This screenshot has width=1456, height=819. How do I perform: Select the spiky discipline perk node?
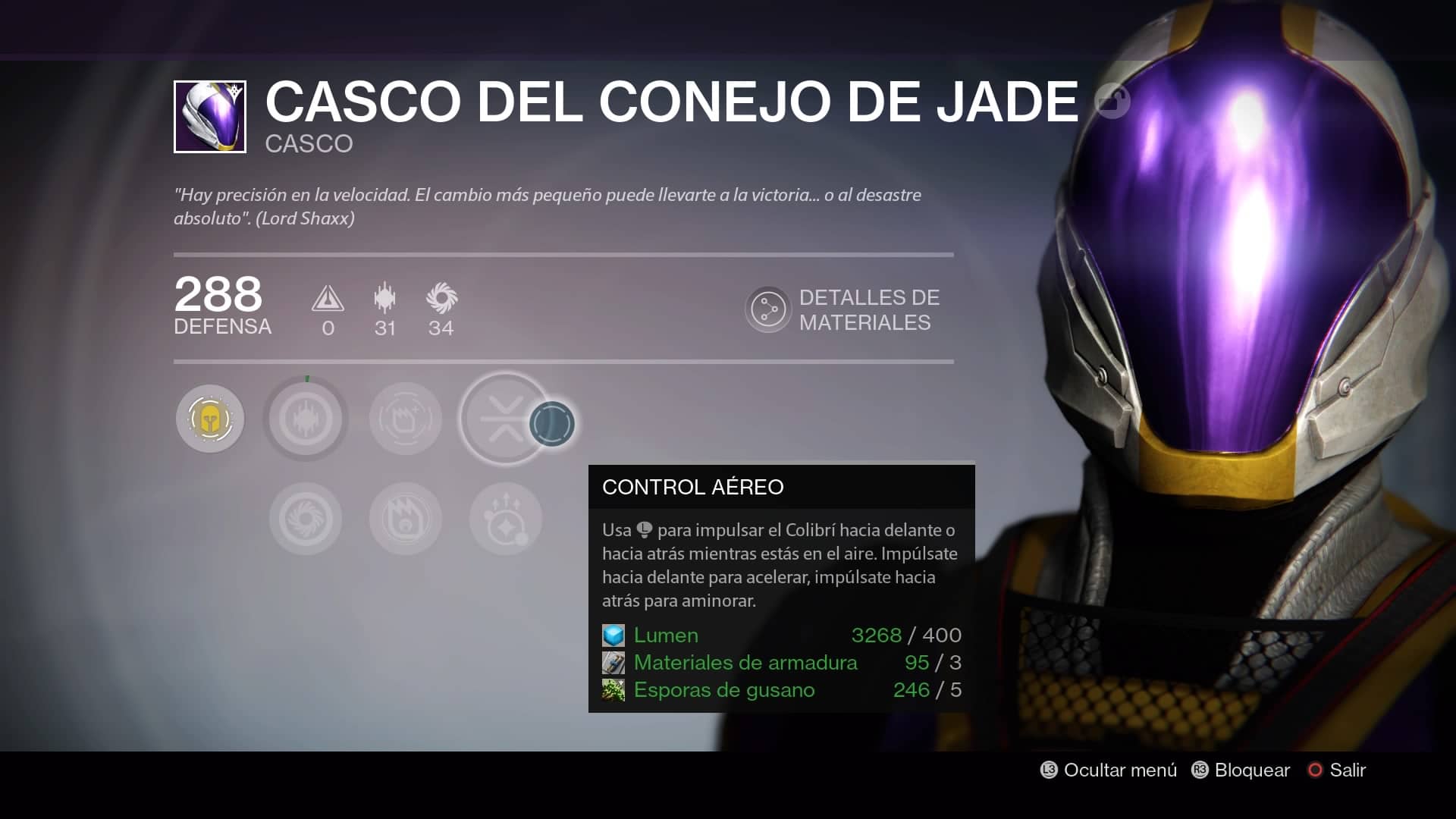pyautogui.click(x=306, y=419)
